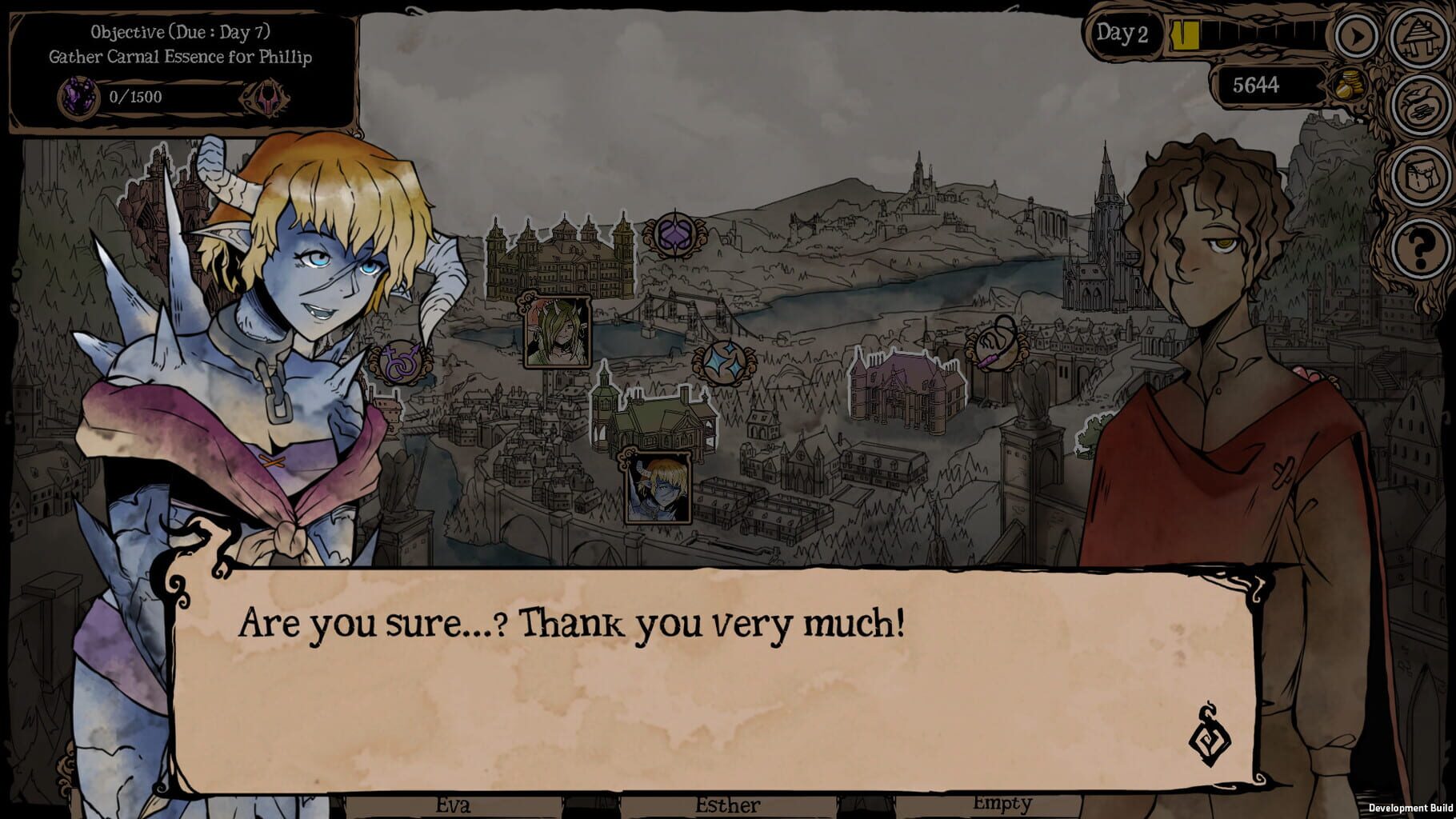Click Day 2 to expand day details
The image size is (1456, 819).
coord(1125,34)
